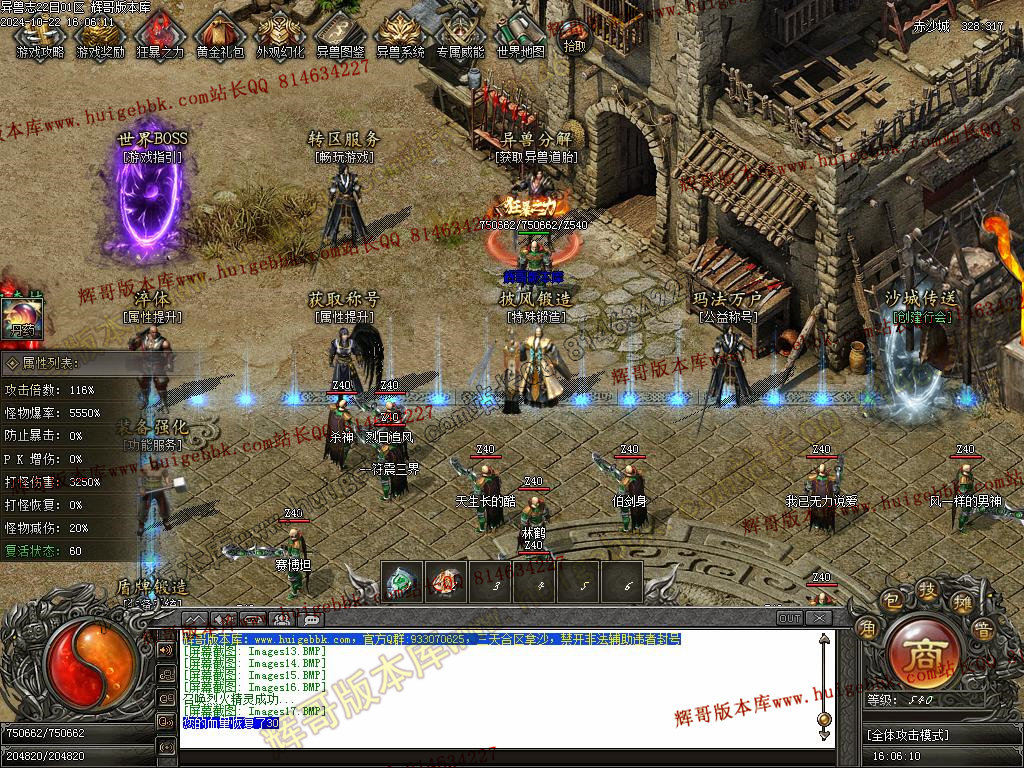1024x768 pixels.
Task: Open skills with the 技 button
Action: (x=927, y=589)
